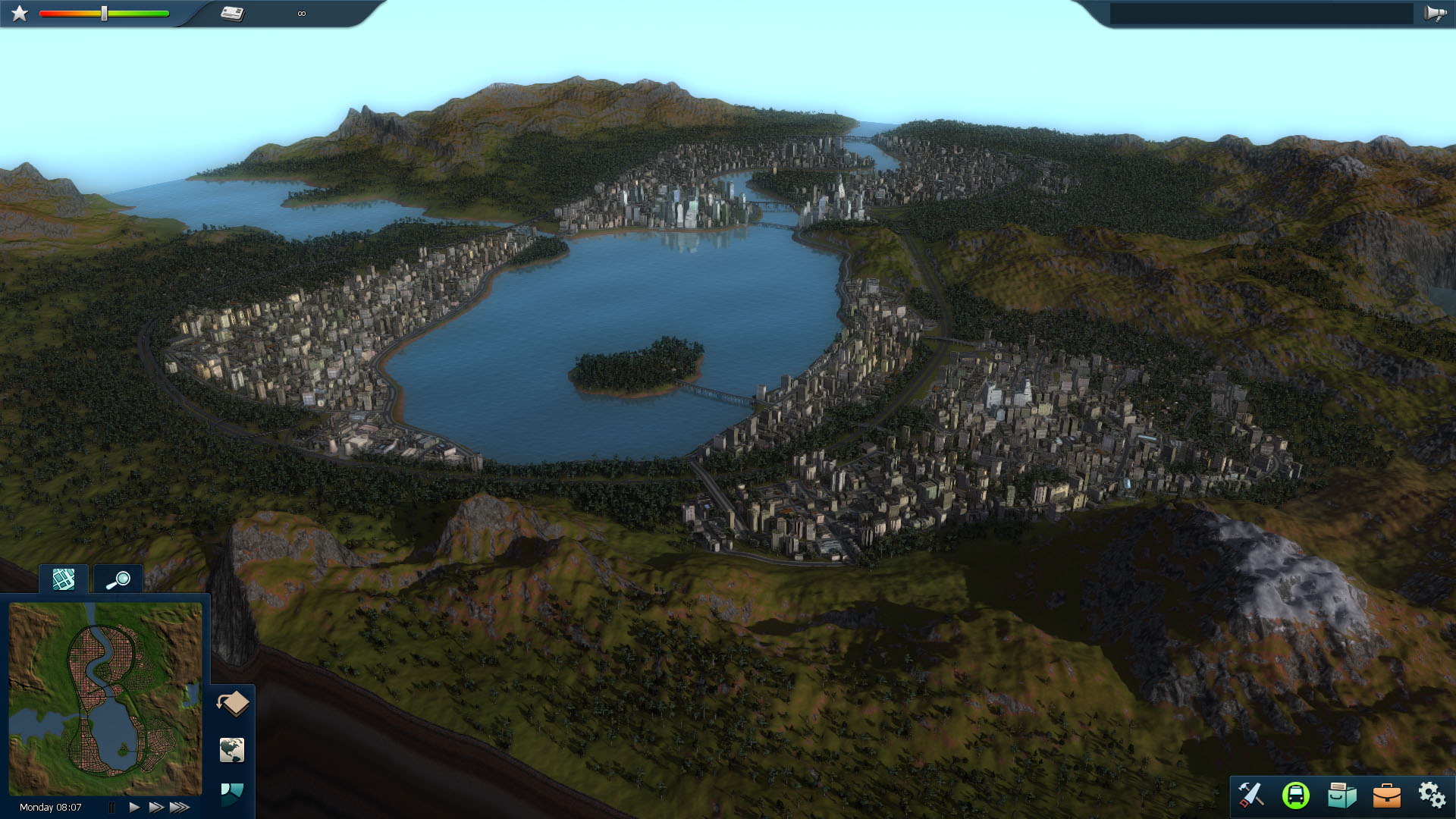This screenshot has width=1456, height=819.
Task: Open the globe map overview icon
Action: pyautogui.click(x=232, y=750)
